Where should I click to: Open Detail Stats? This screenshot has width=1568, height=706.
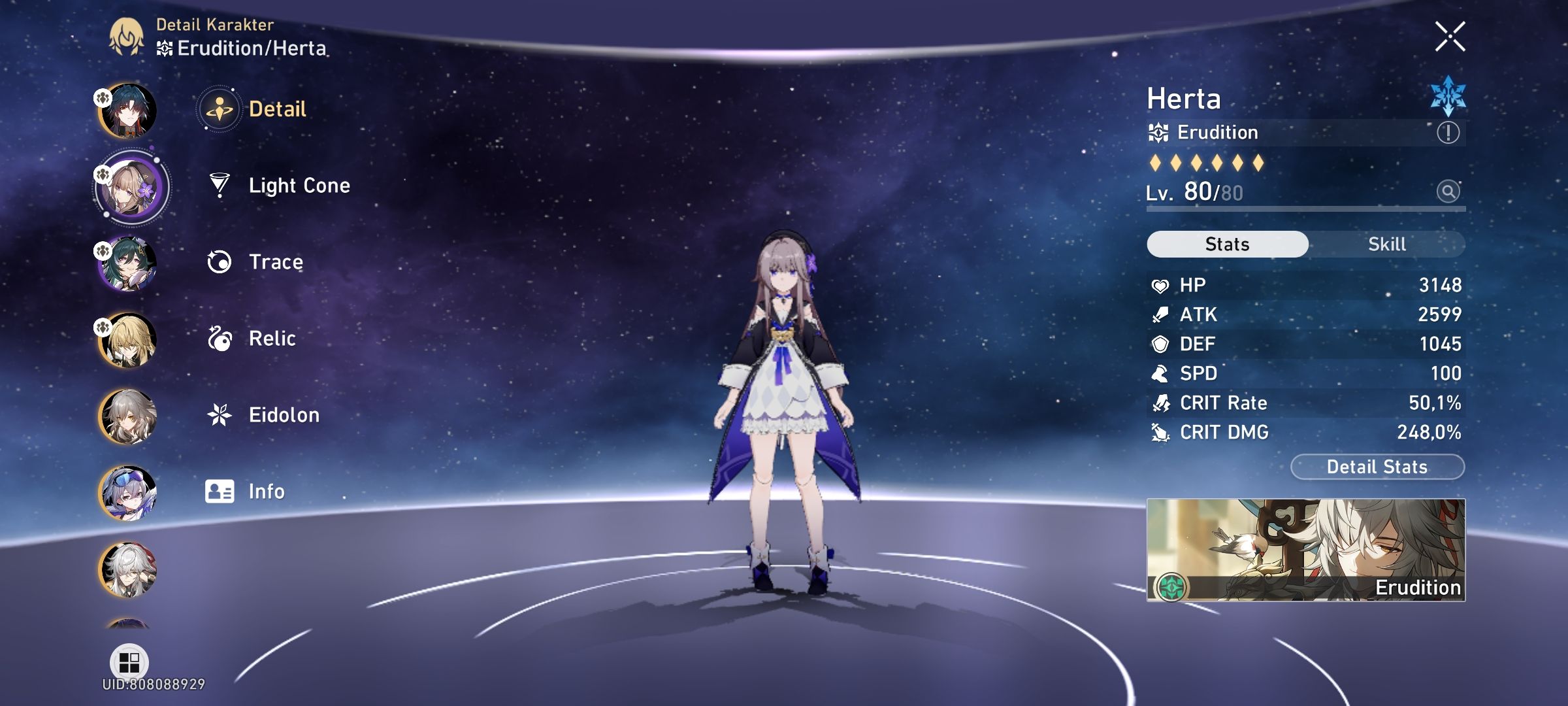1377,467
